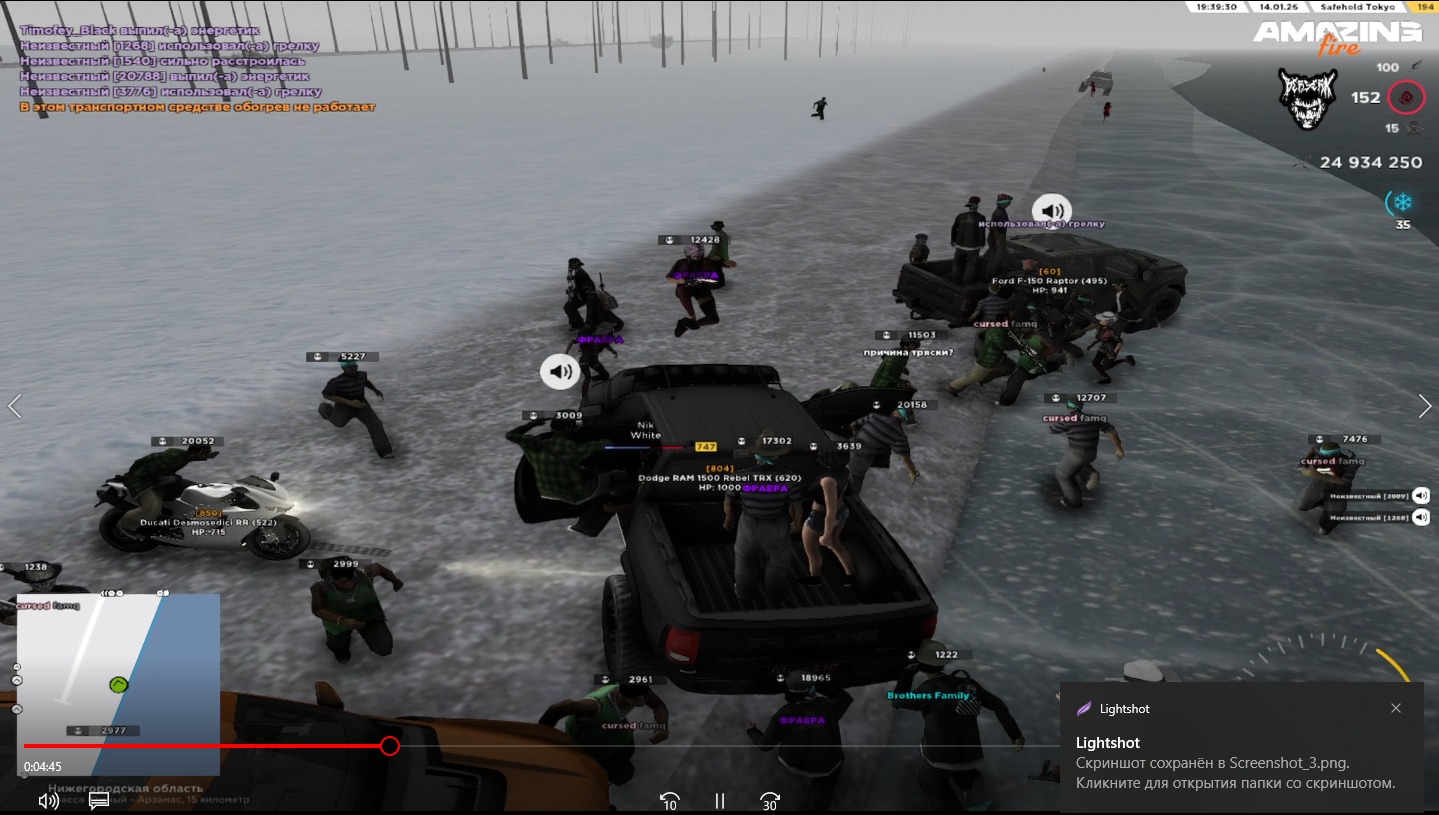Click the Berserk skull weapon icon
Viewport: 1439px width, 815px height.
pyautogui.click(x=1308, y=99)
